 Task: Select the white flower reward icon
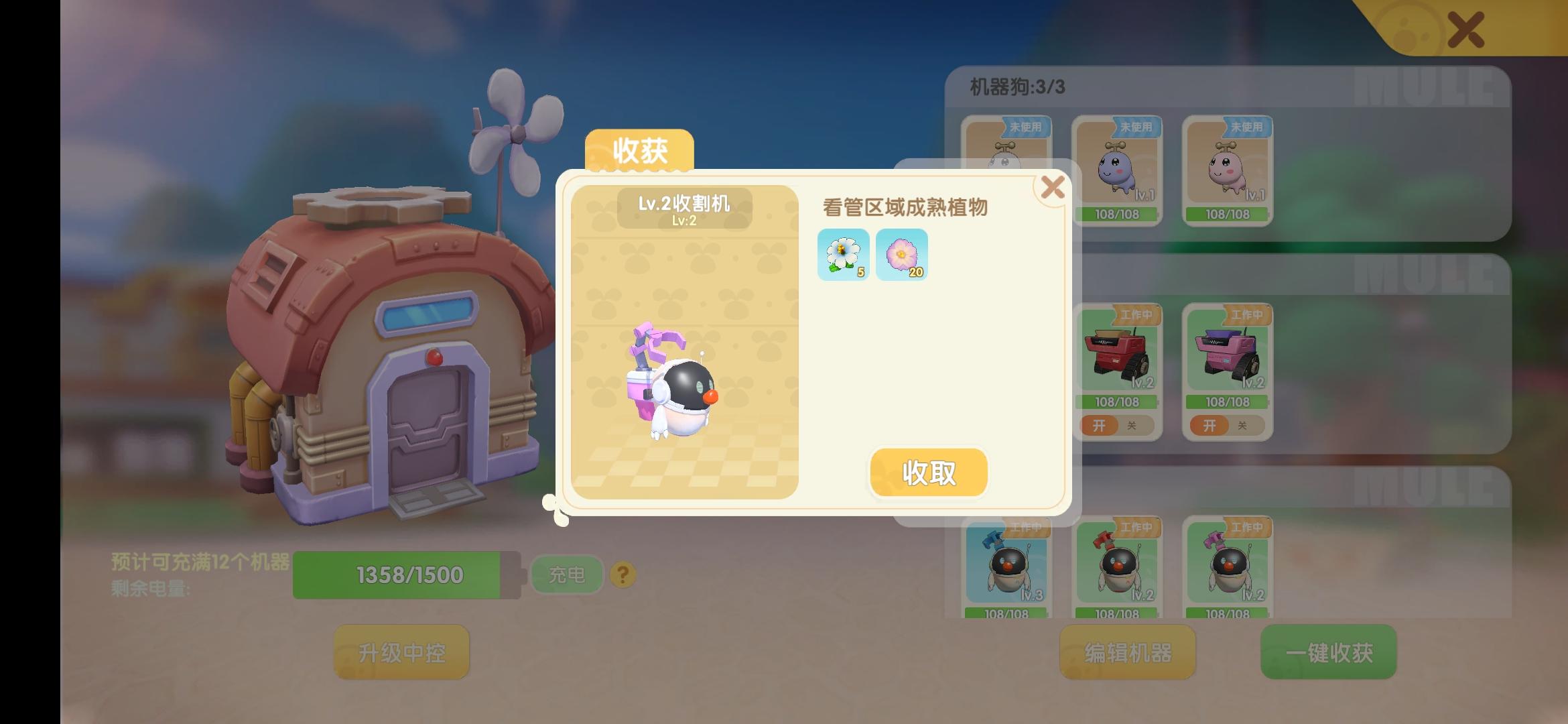click(844, 255)
